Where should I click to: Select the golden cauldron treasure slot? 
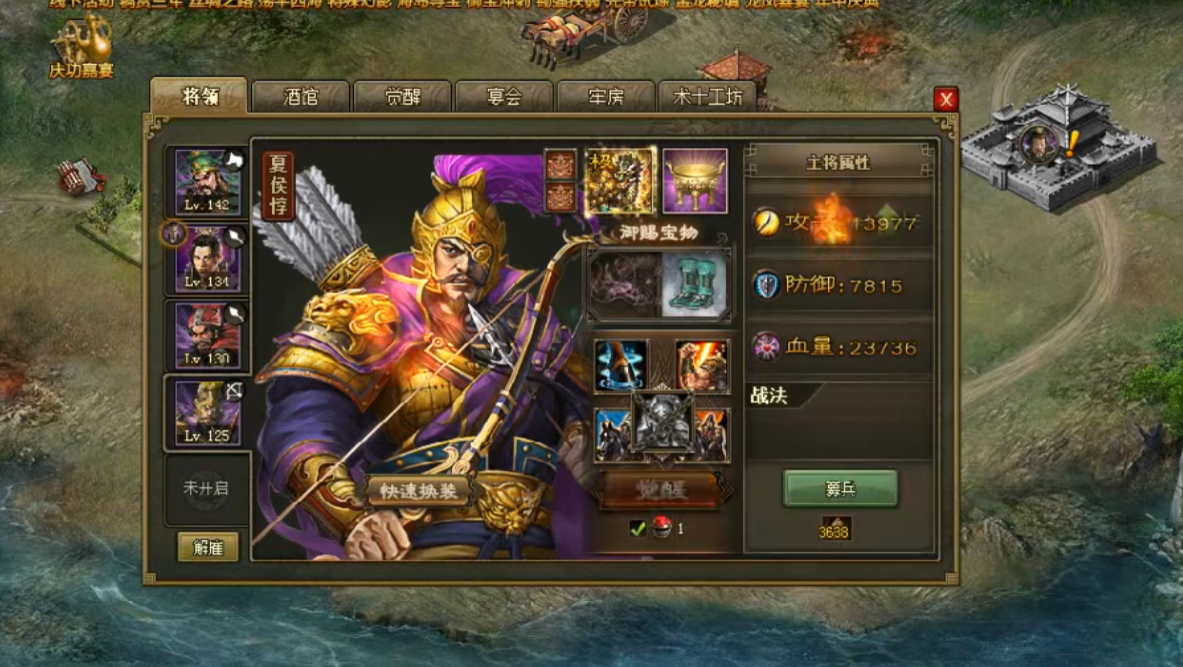694,181
